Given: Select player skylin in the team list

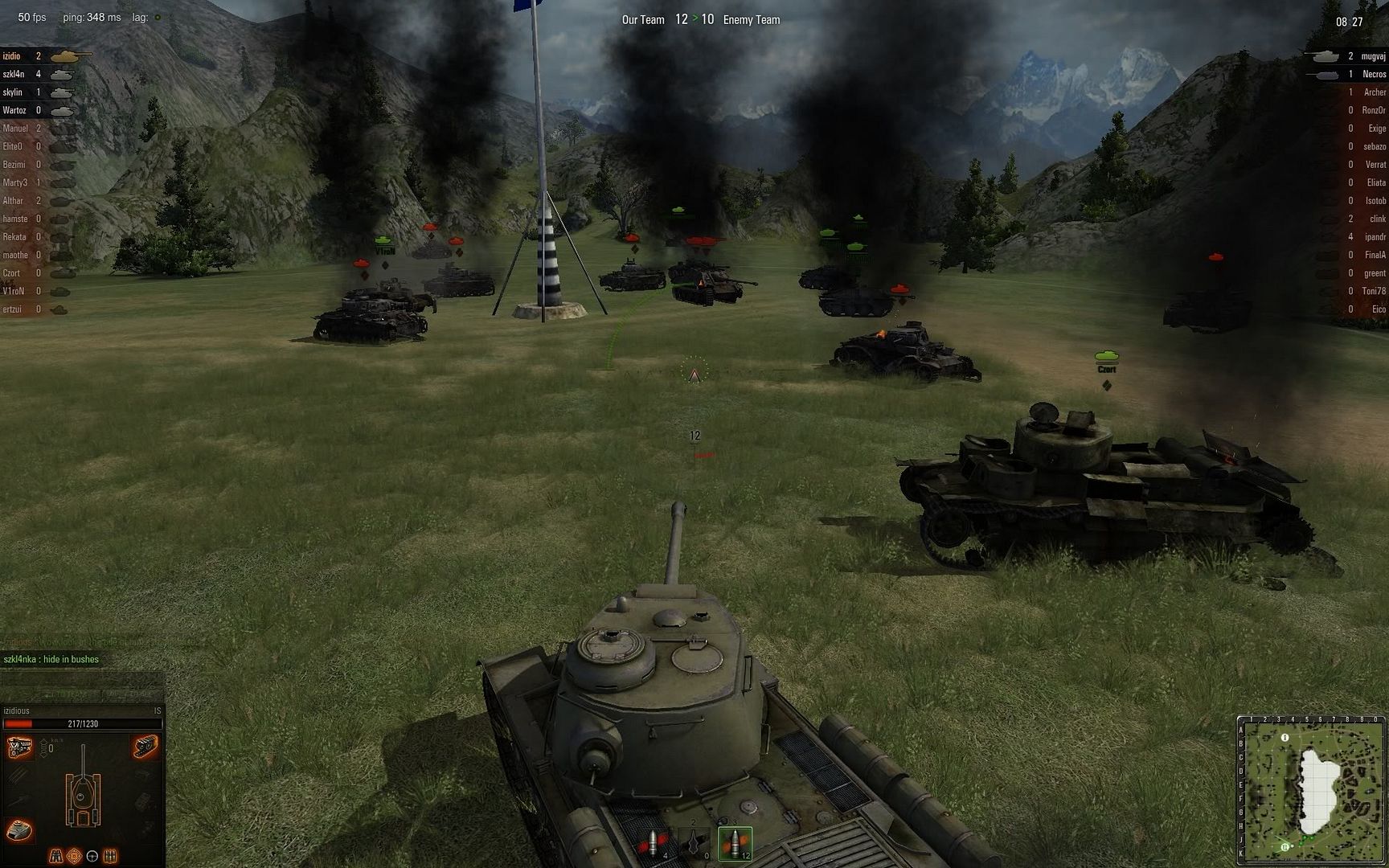Looking at the screenshot, I should tap(13, 92).
